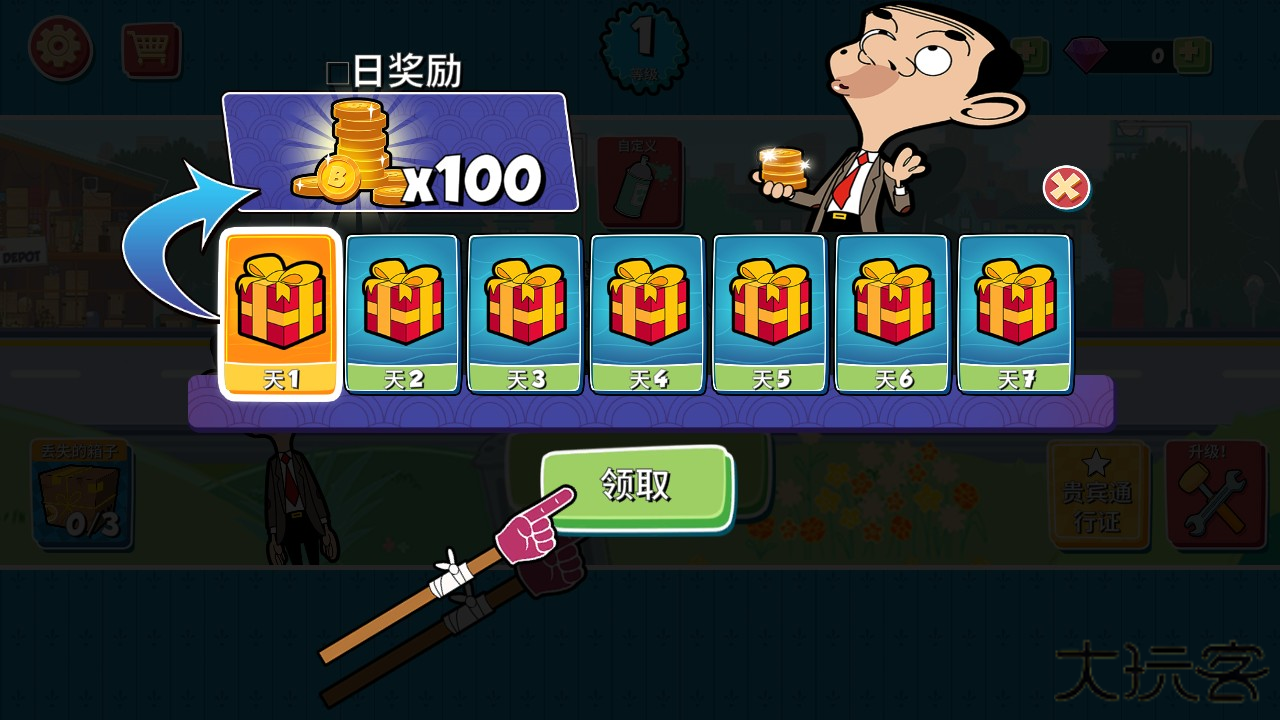Dismiss the daily reward popup with the red X

[x=1065, y=188]
